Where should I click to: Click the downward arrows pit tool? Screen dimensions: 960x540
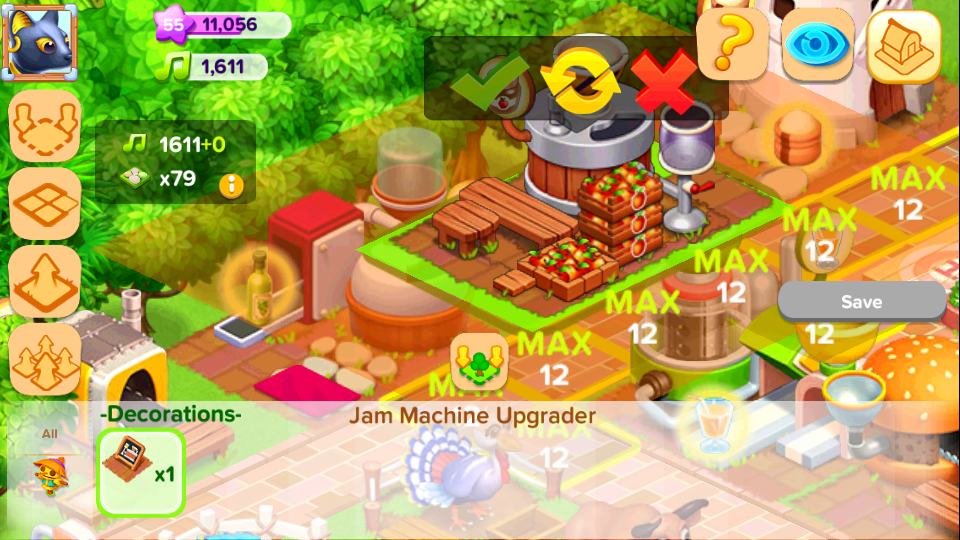pyautogui.click(x=45, y=126)
